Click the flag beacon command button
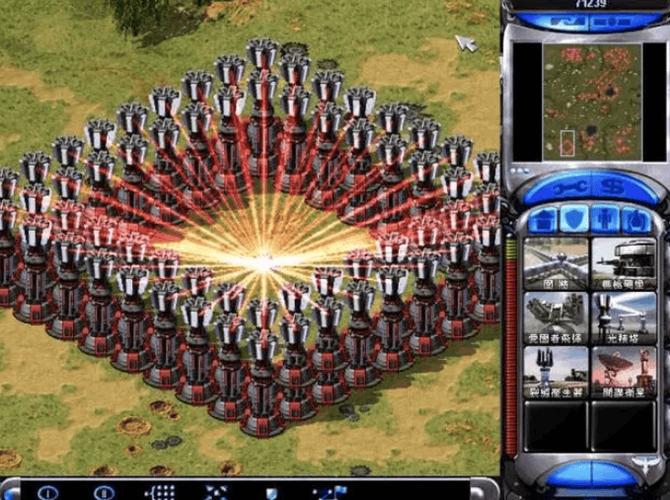The image size is (670, 500). pos(329,492)
